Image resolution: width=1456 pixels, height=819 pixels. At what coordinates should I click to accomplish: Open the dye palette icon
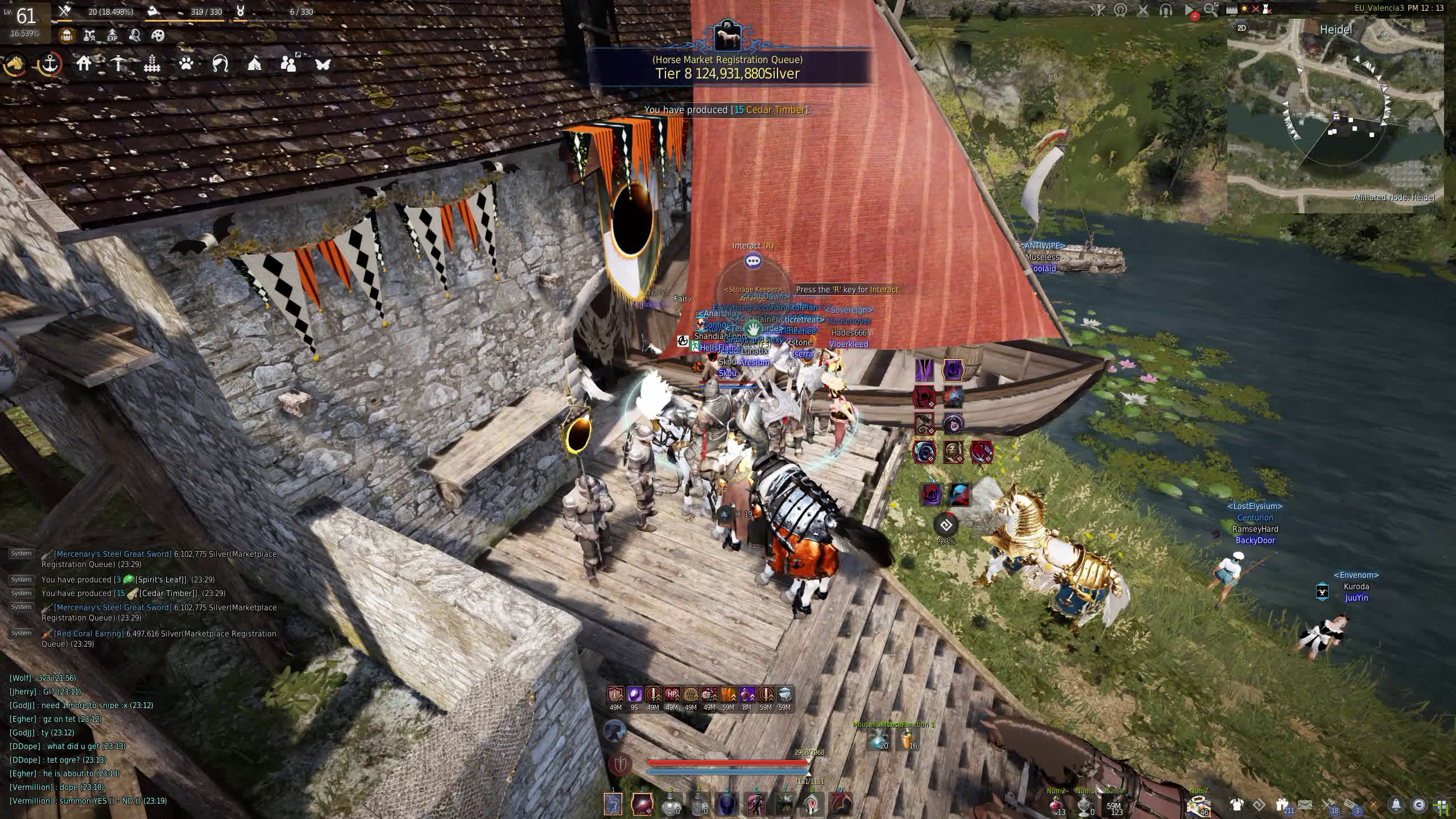coord(158,36)
